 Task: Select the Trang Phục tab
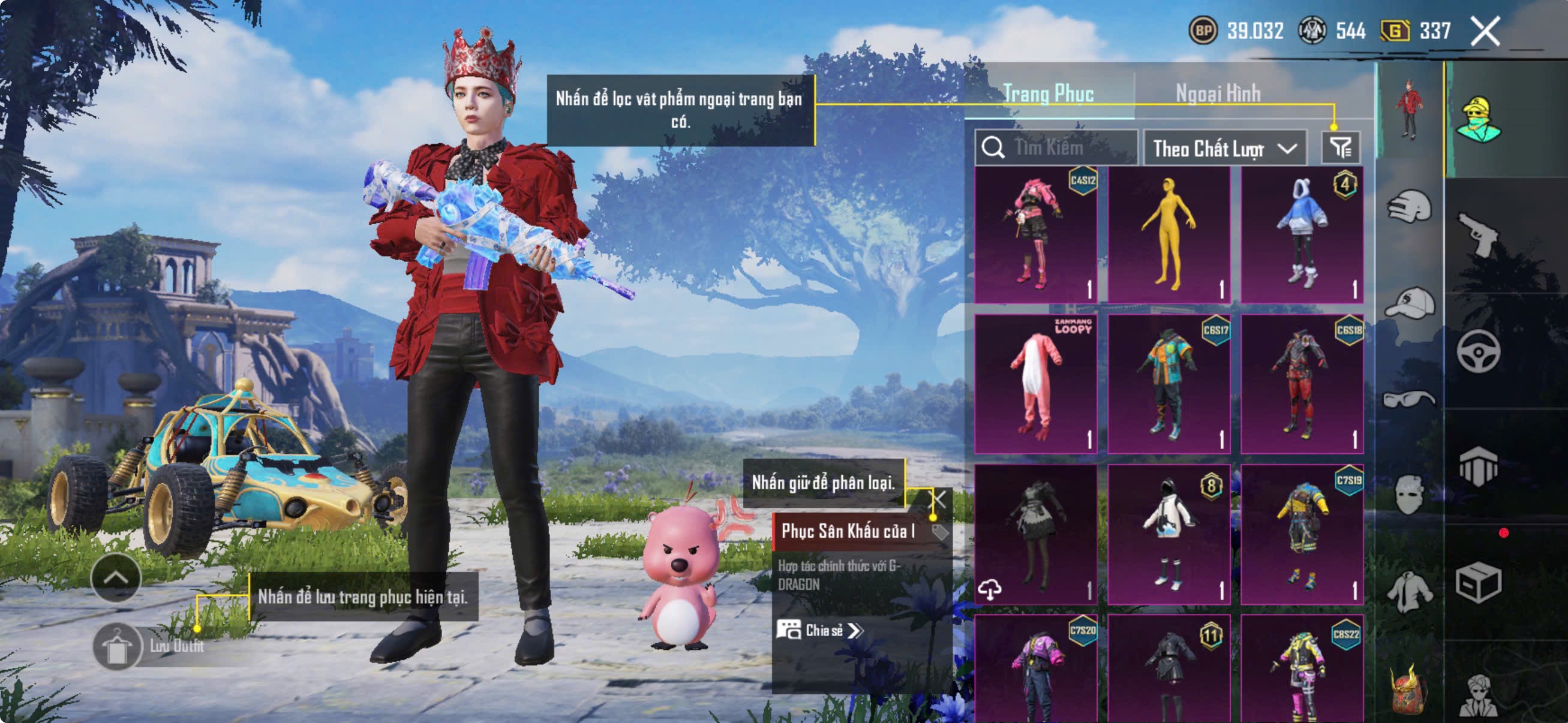(x=1048, y=94)
